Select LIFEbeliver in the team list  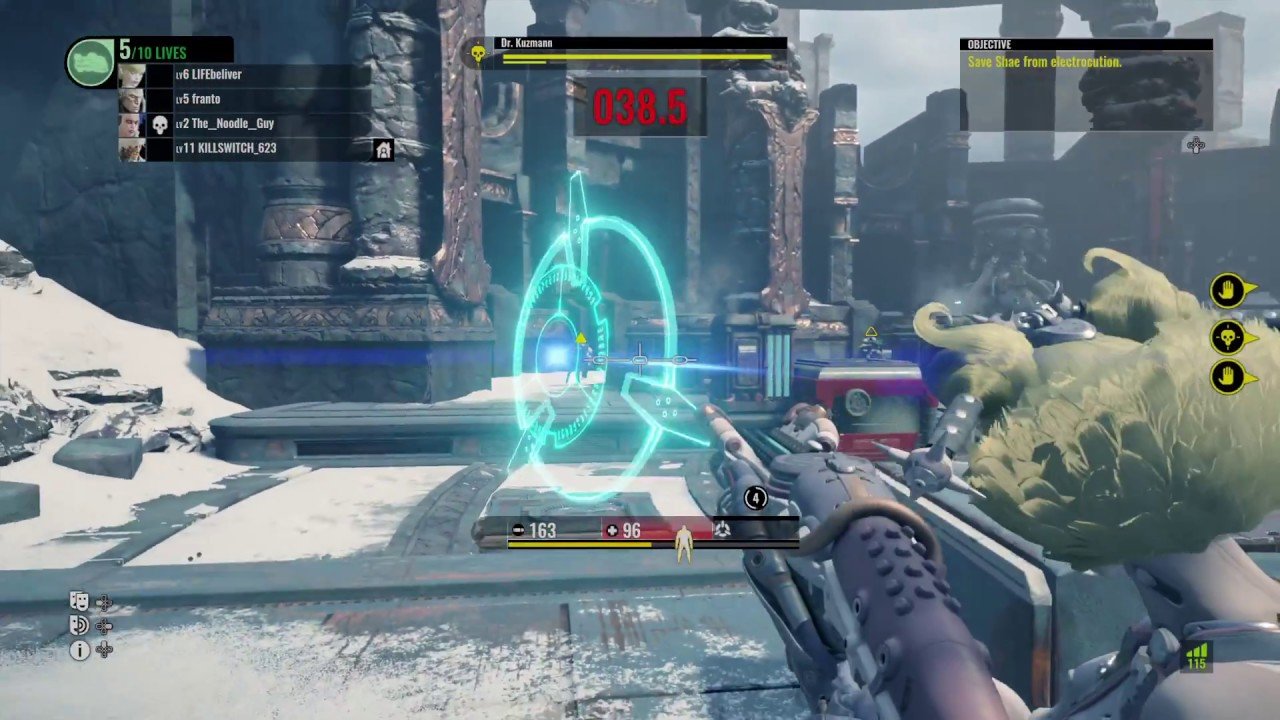tap(208, 75)
